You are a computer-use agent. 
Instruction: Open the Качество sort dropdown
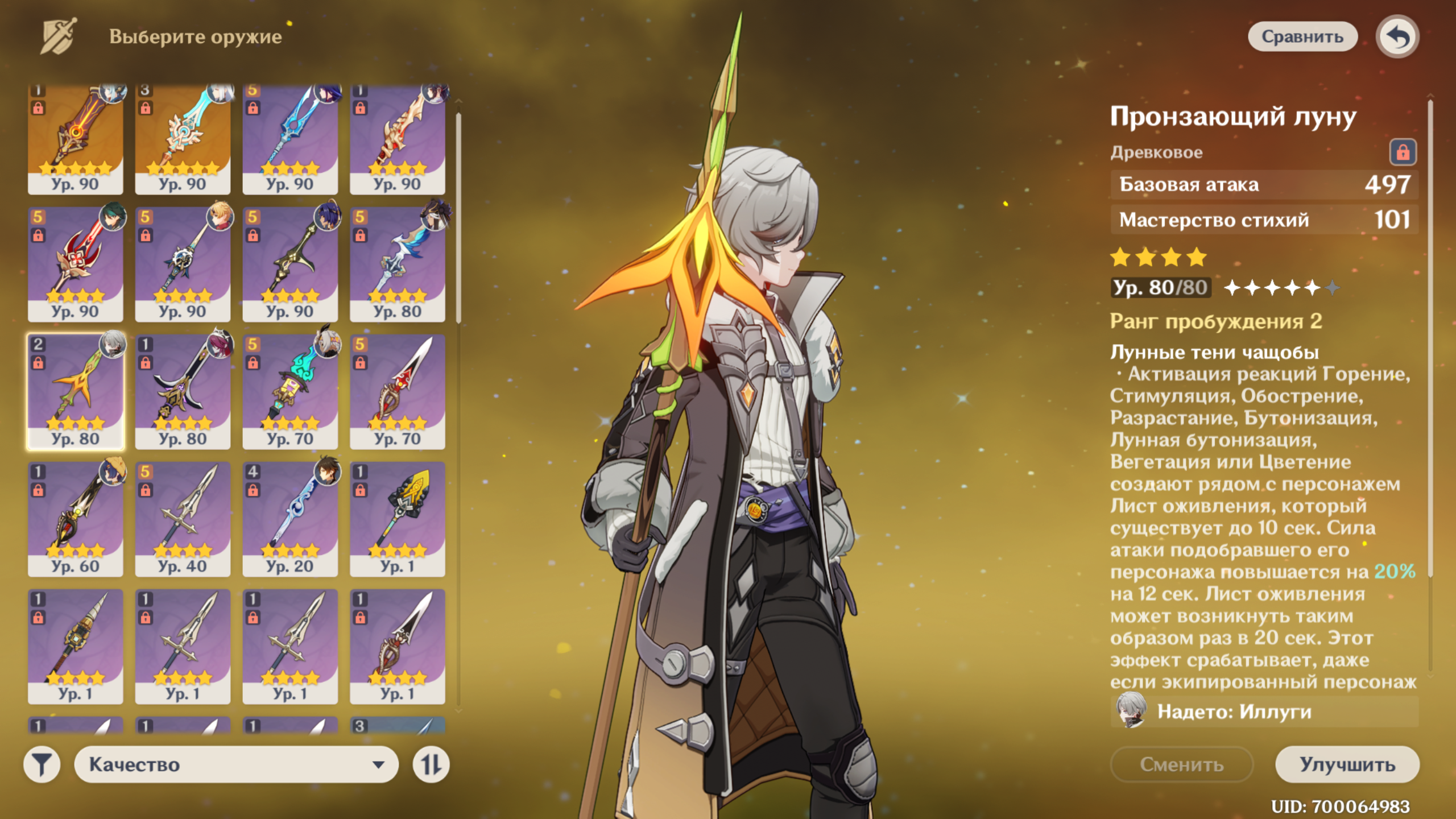pos(236,764)
